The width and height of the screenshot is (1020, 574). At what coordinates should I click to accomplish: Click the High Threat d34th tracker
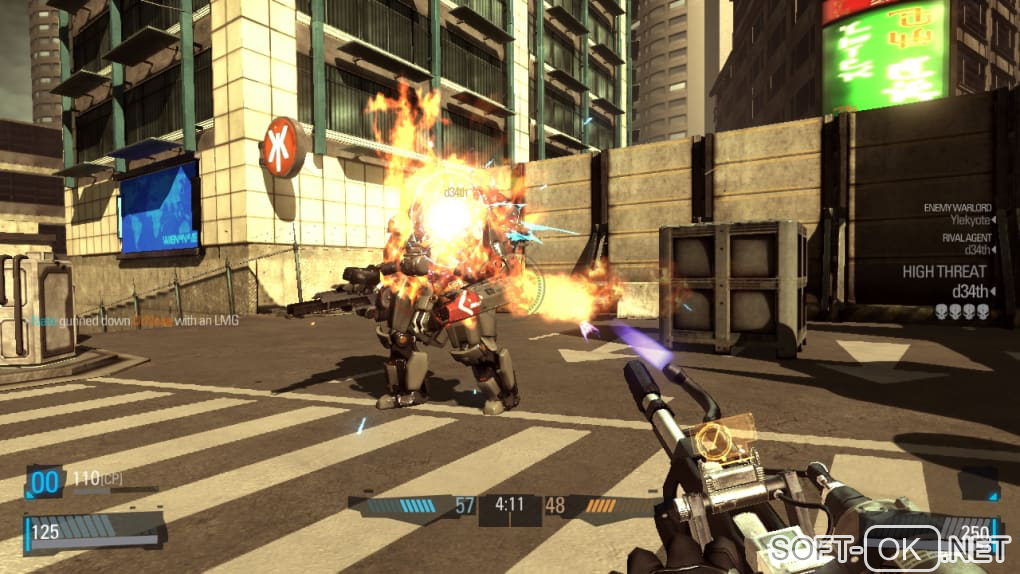pos(945,282)
